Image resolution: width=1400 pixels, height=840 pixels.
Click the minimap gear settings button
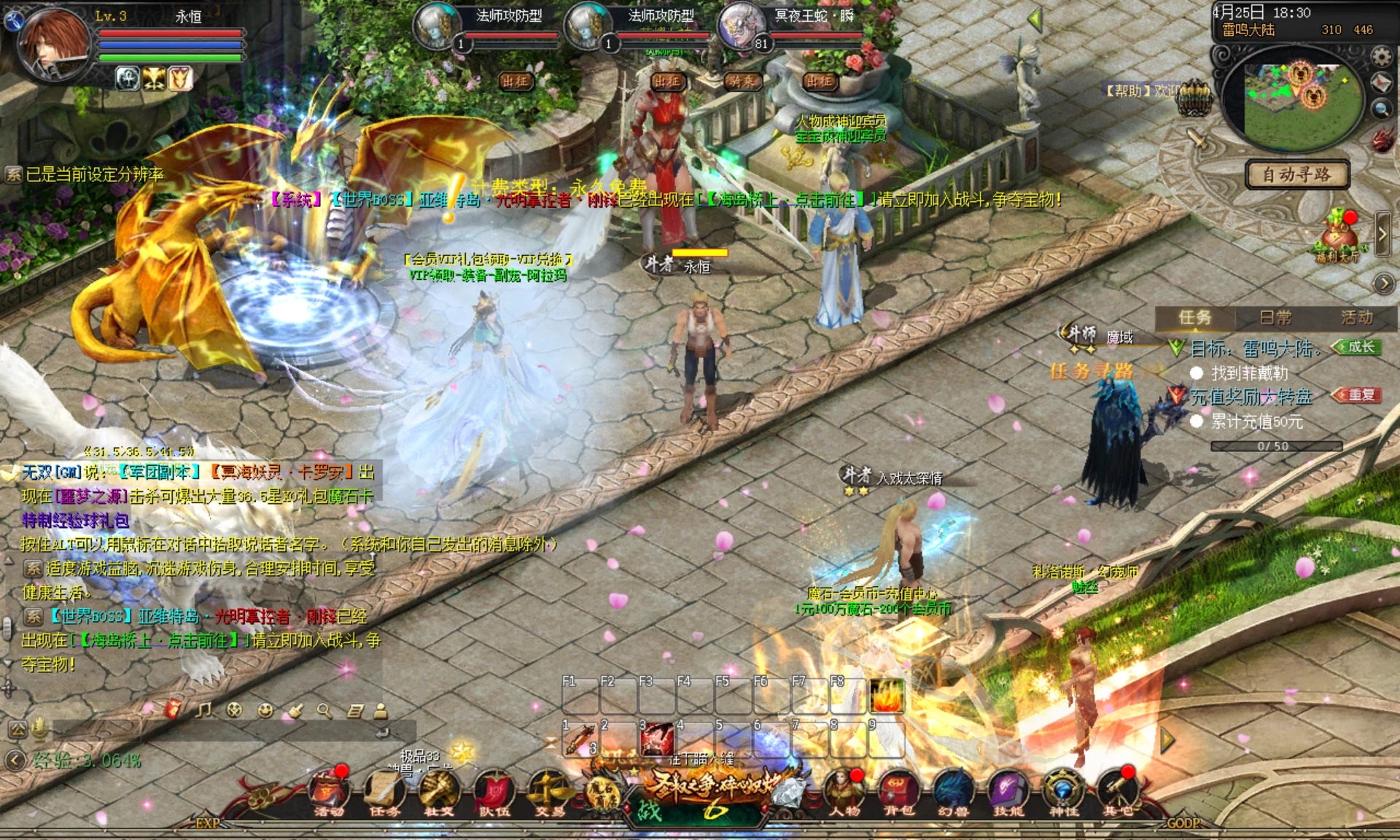pyautogui.click(x=1381, y=56)
